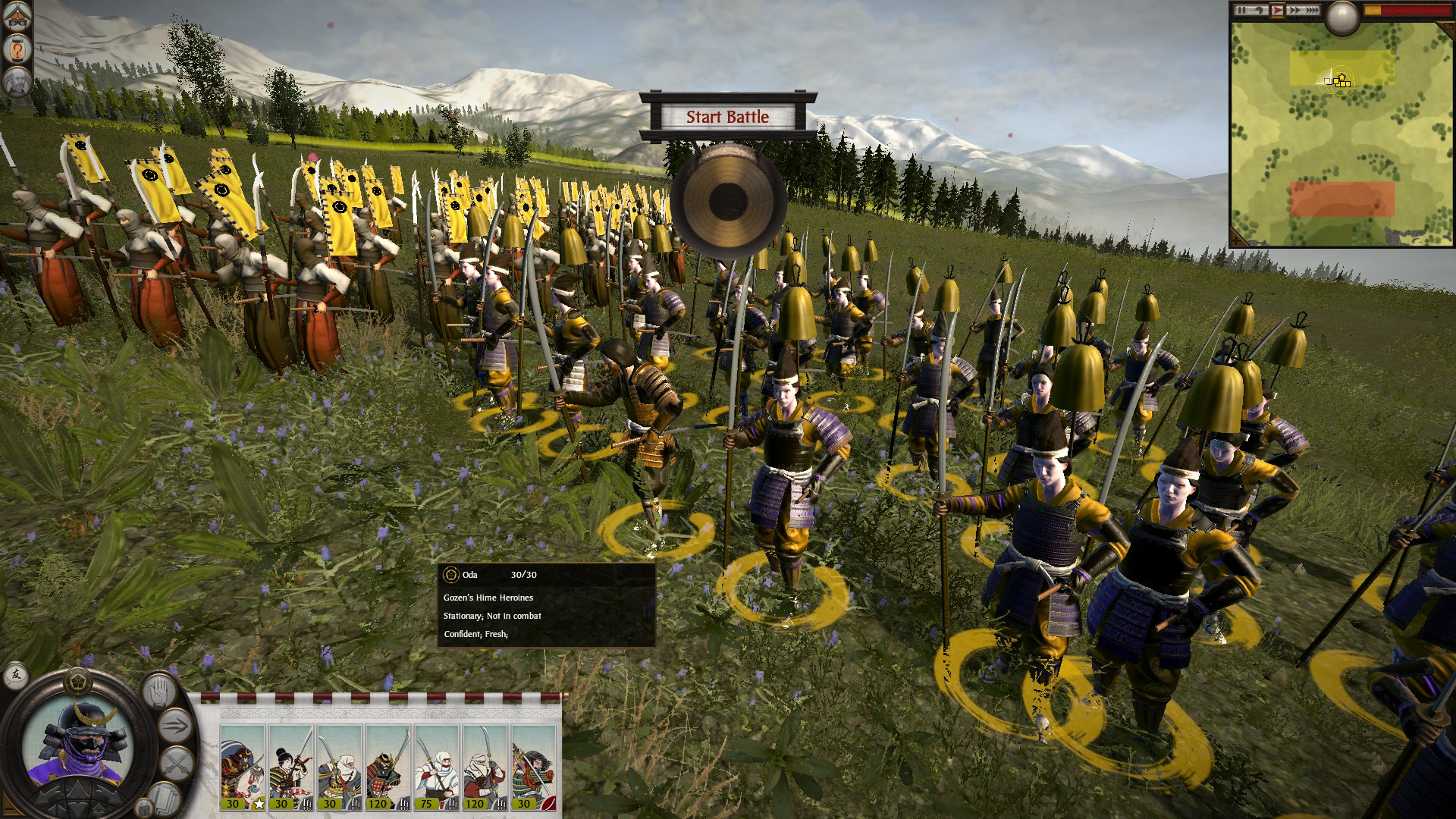Select normal play speed

click(x=1277, y=10)
